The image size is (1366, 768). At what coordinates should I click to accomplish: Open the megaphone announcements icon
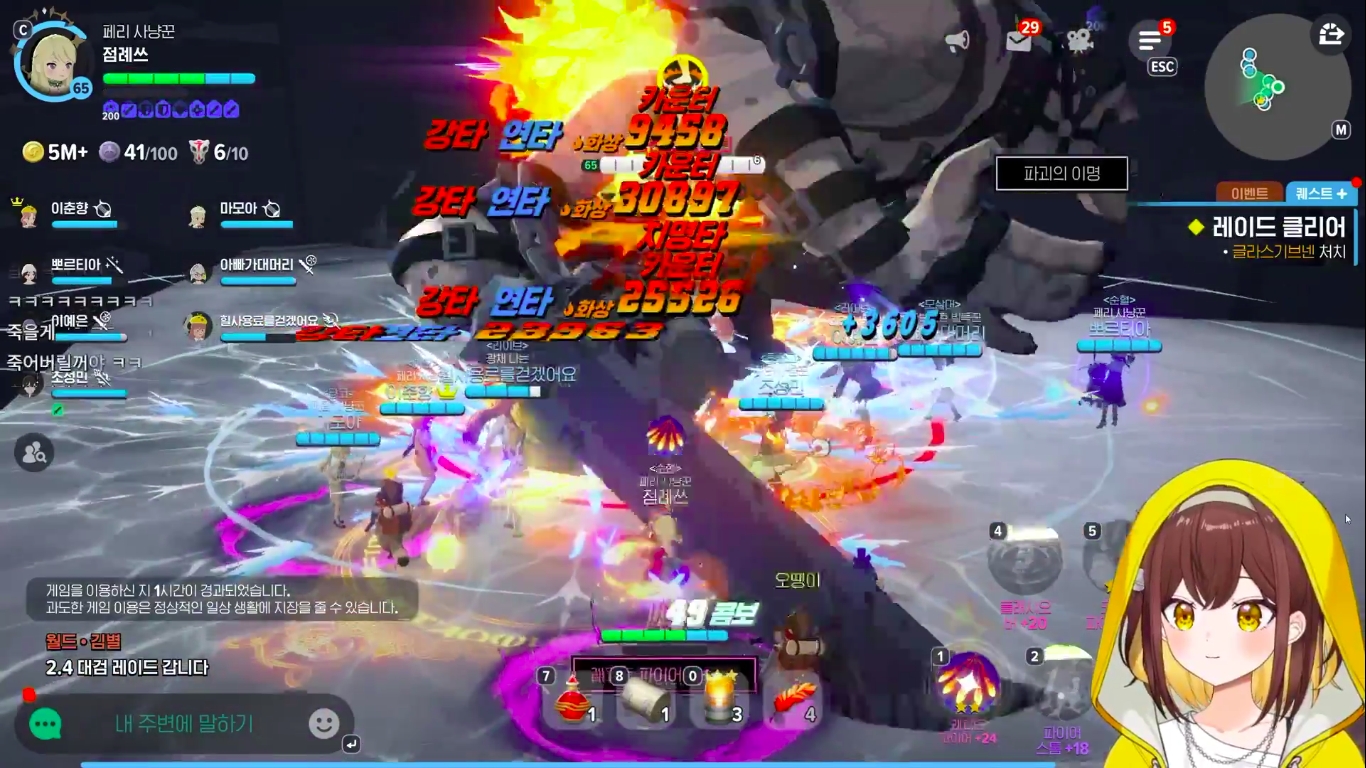(957, 41)
